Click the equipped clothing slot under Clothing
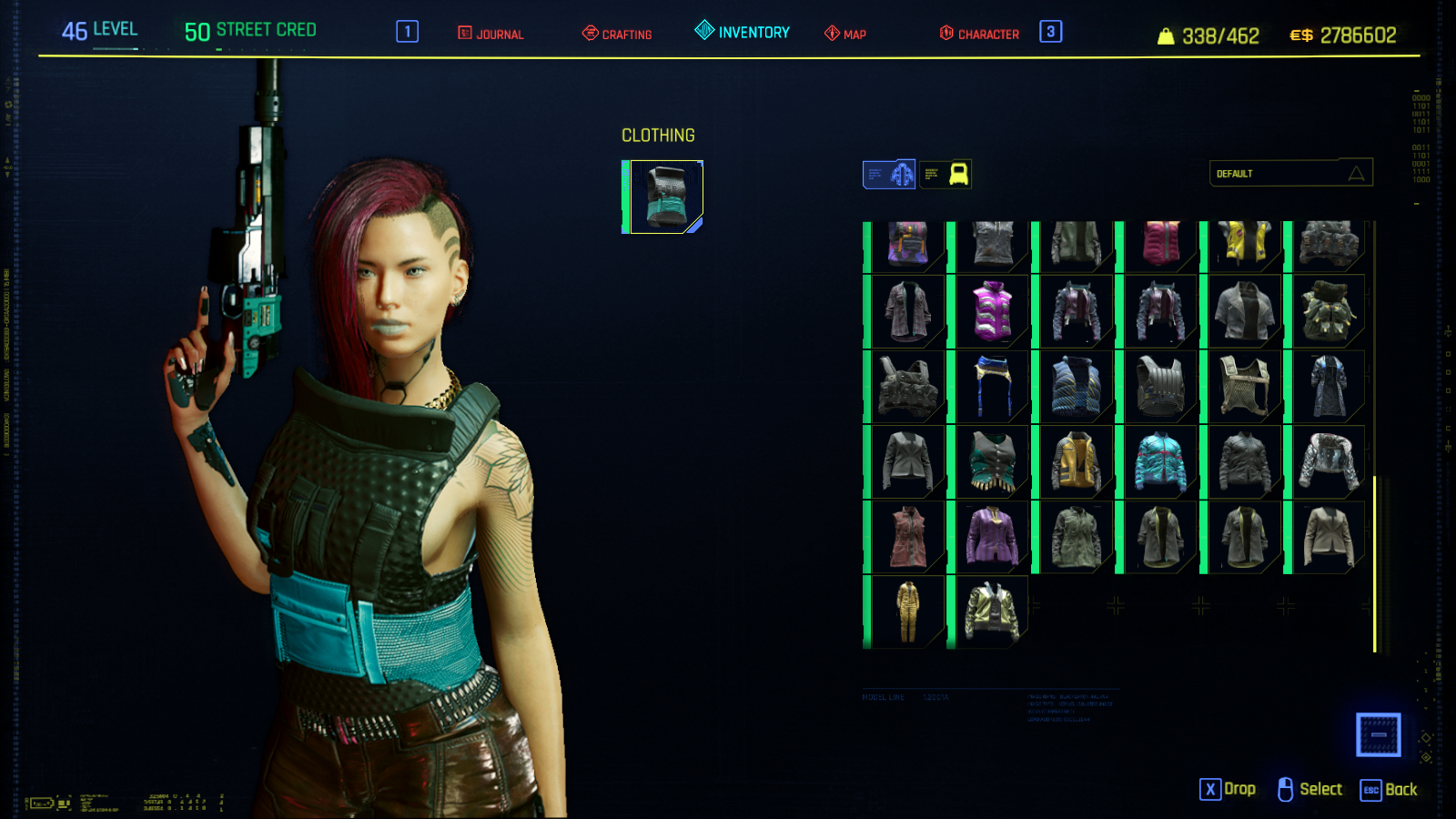The width and height of the screenshot is (1456, 819). point(665,197)
